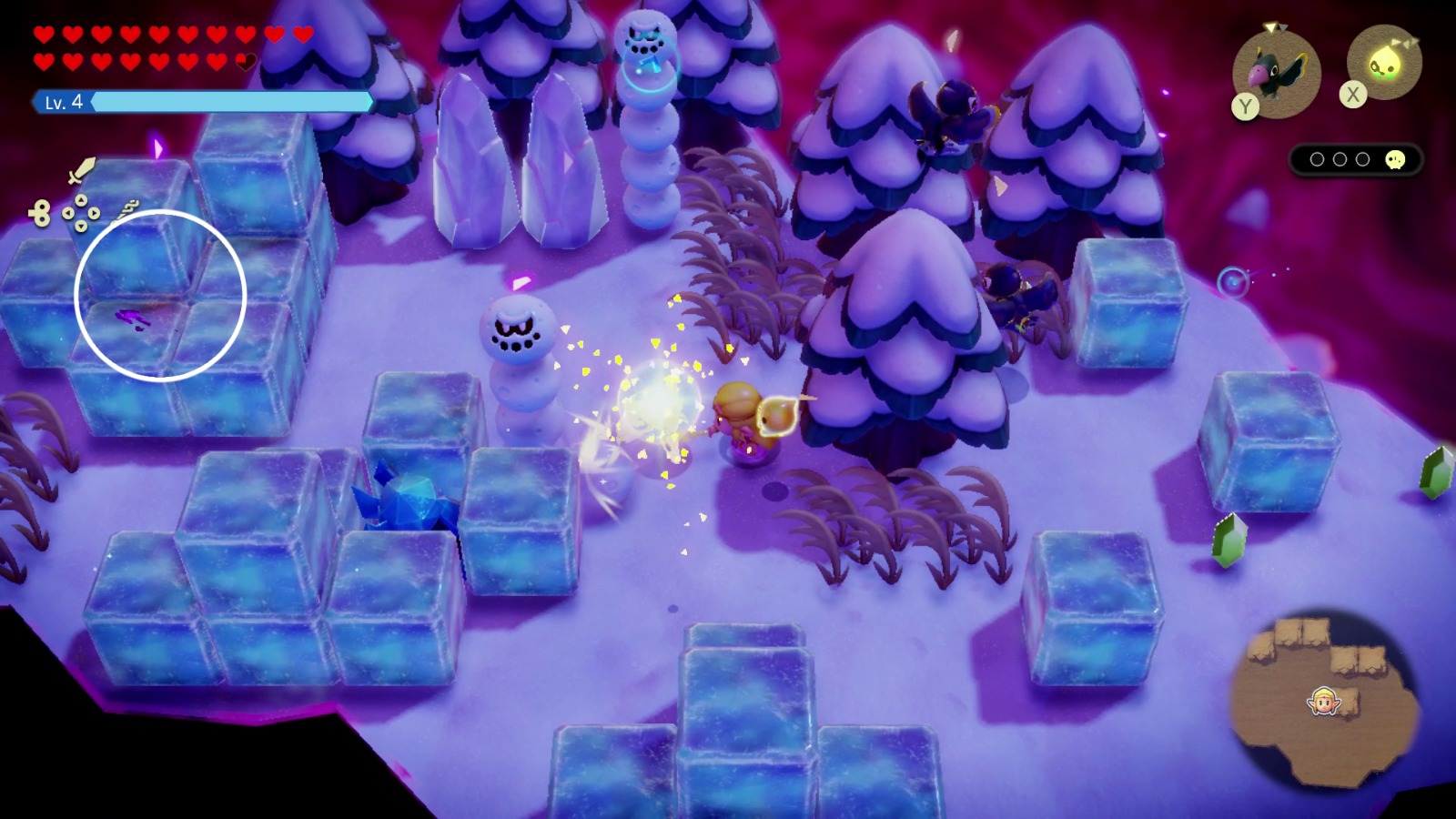Click the key-shaped icon on the left HUD
Screen dimensions: 1456x819
tap(40, 213)
